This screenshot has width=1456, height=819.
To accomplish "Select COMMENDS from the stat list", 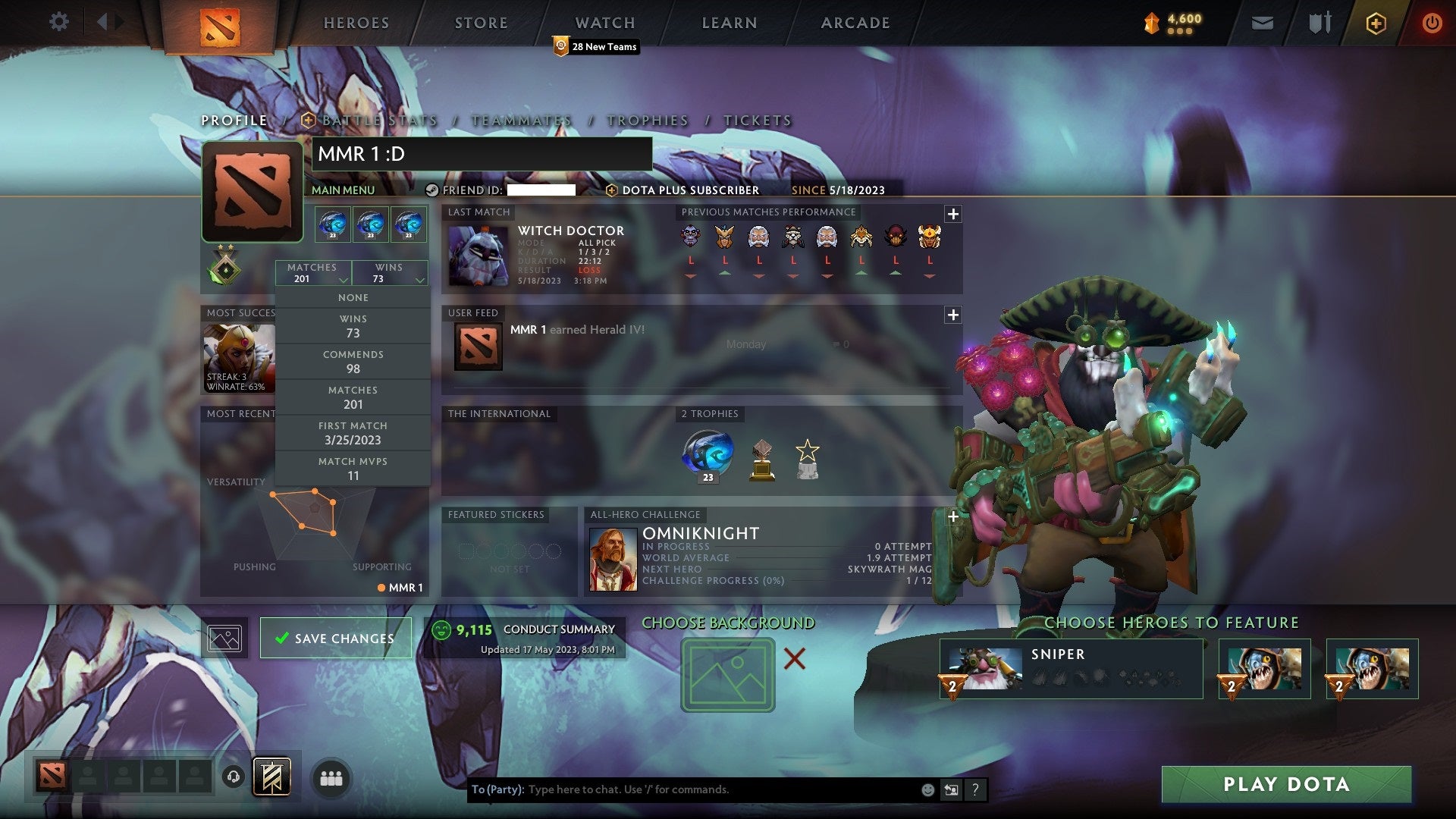I will (x=353, y=362).
